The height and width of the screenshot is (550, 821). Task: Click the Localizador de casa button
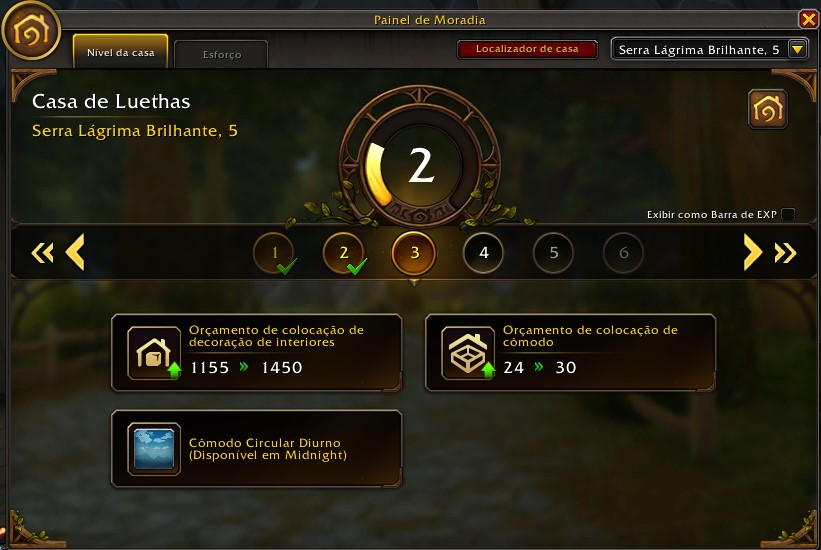coord(527,49)
